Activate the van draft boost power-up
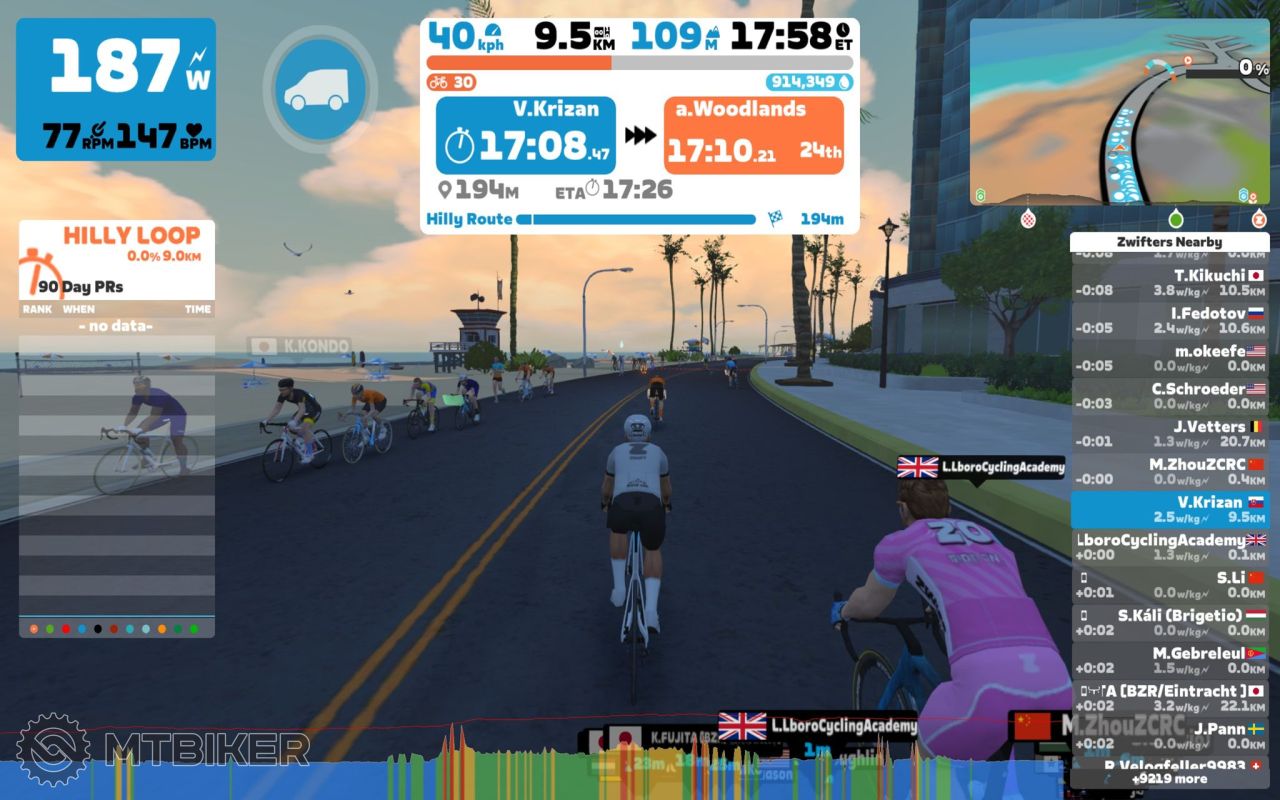 click(320, 90)
